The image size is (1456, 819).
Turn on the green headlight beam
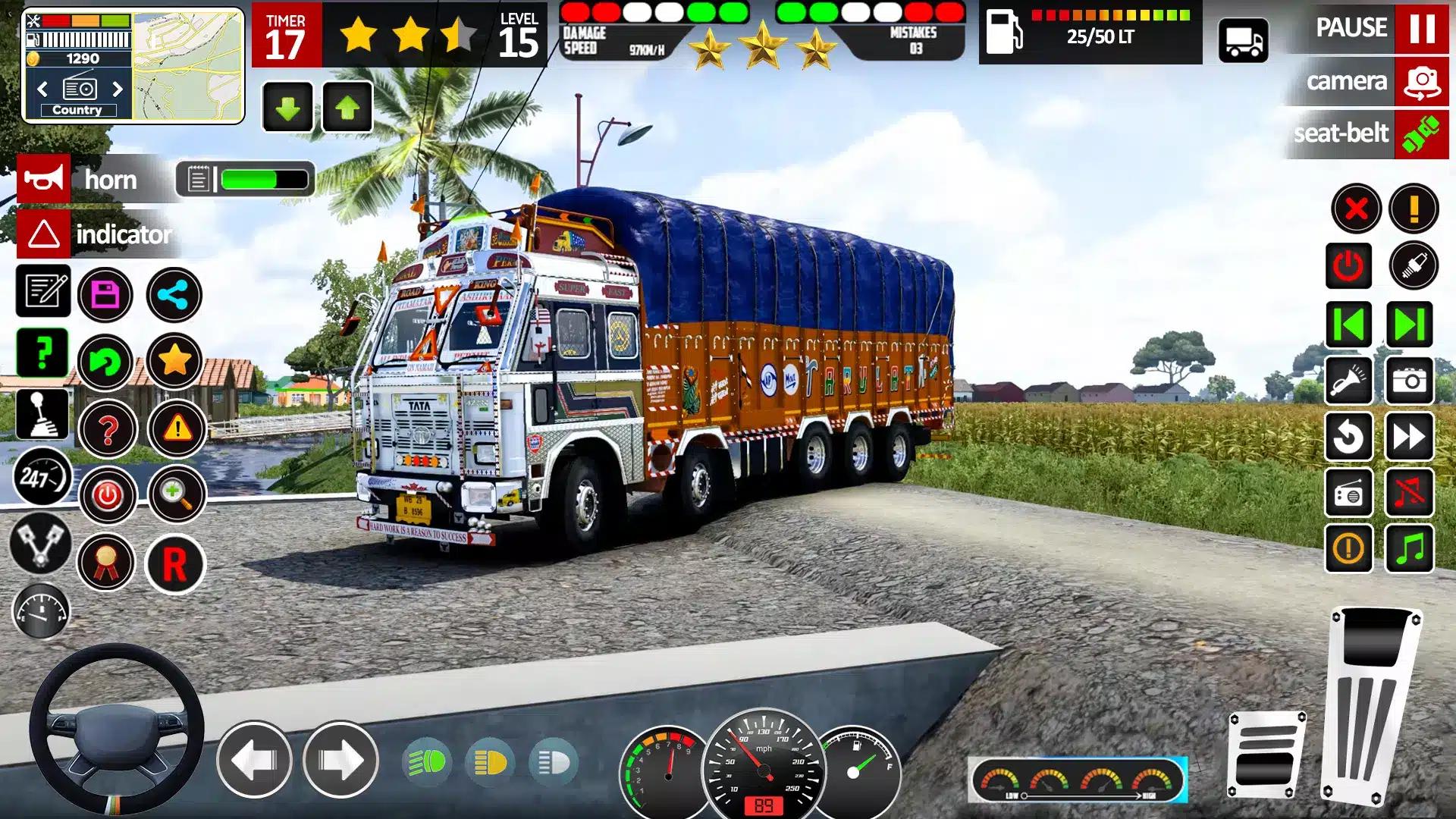[x=427, y=761]
